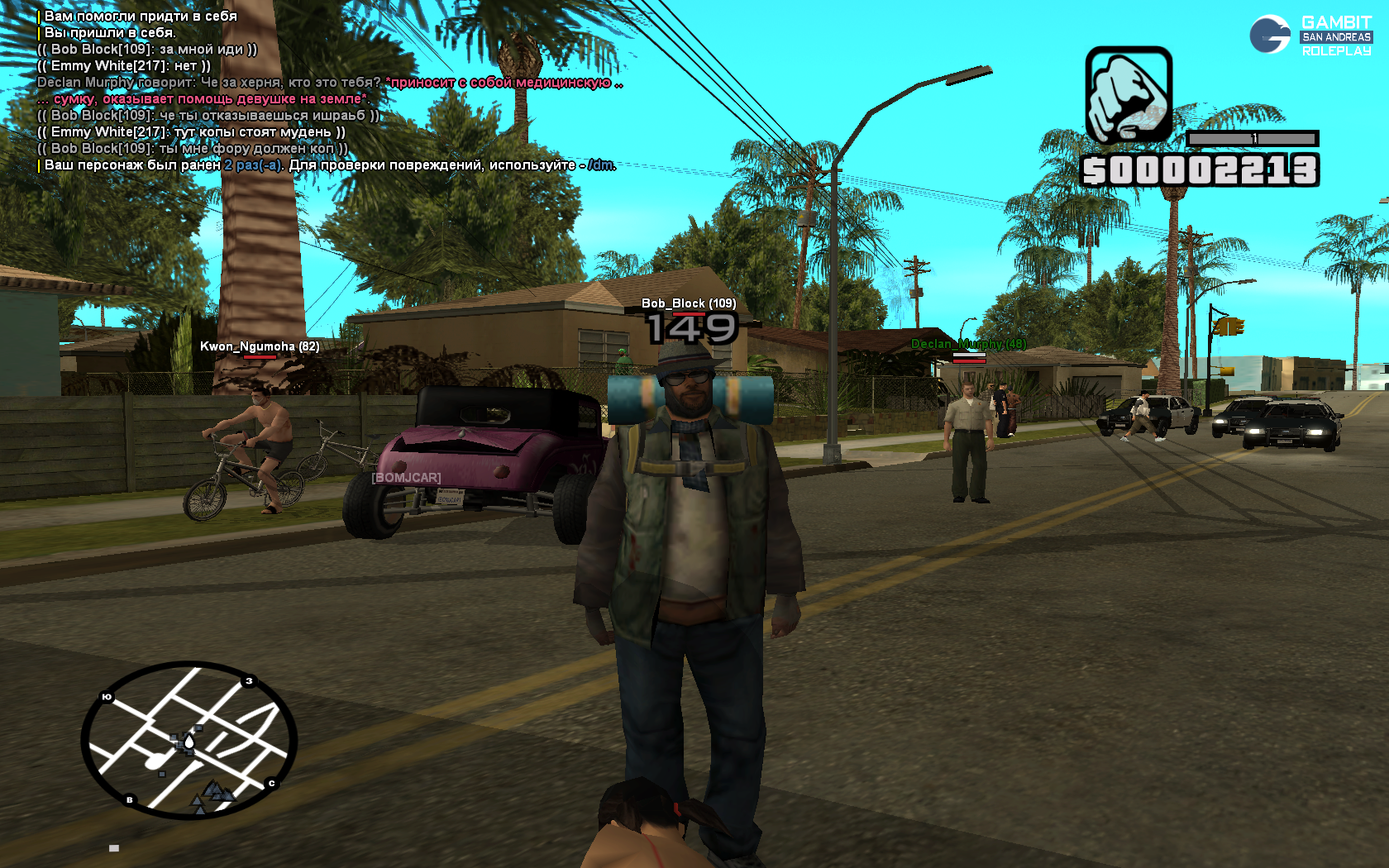
Task: Open the circular radar minimap
Action: [189, 740]
